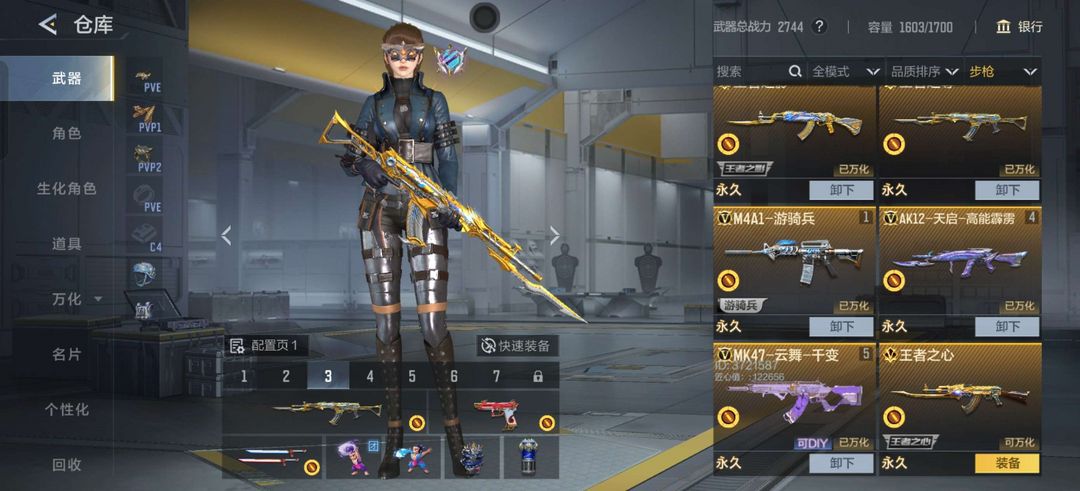
Task: Open the 银行 bank
Action: pos(1019,27)
